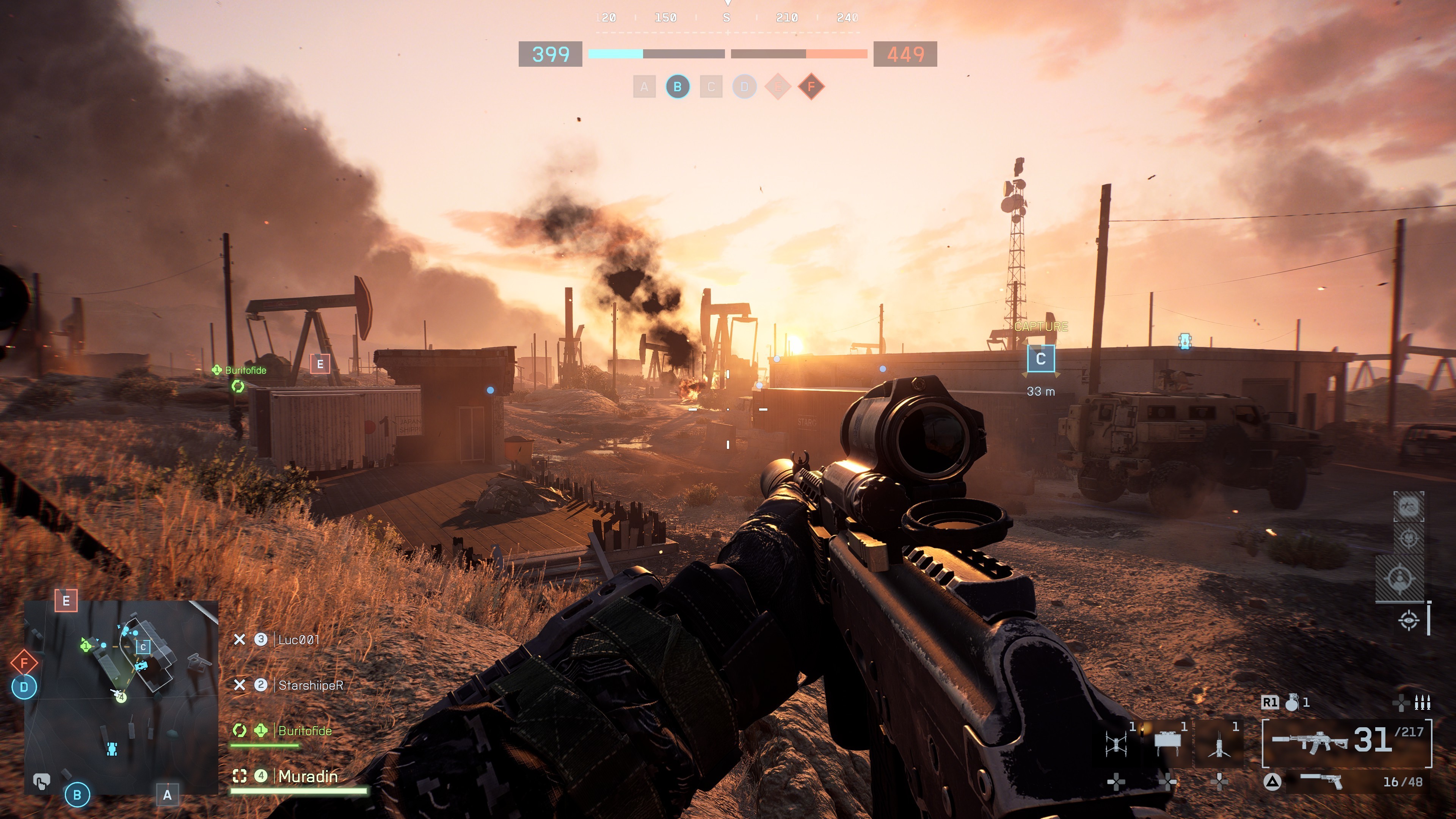Click the three-bullet fire mode icon
1456x819 pixels.
click(1422, 703)
